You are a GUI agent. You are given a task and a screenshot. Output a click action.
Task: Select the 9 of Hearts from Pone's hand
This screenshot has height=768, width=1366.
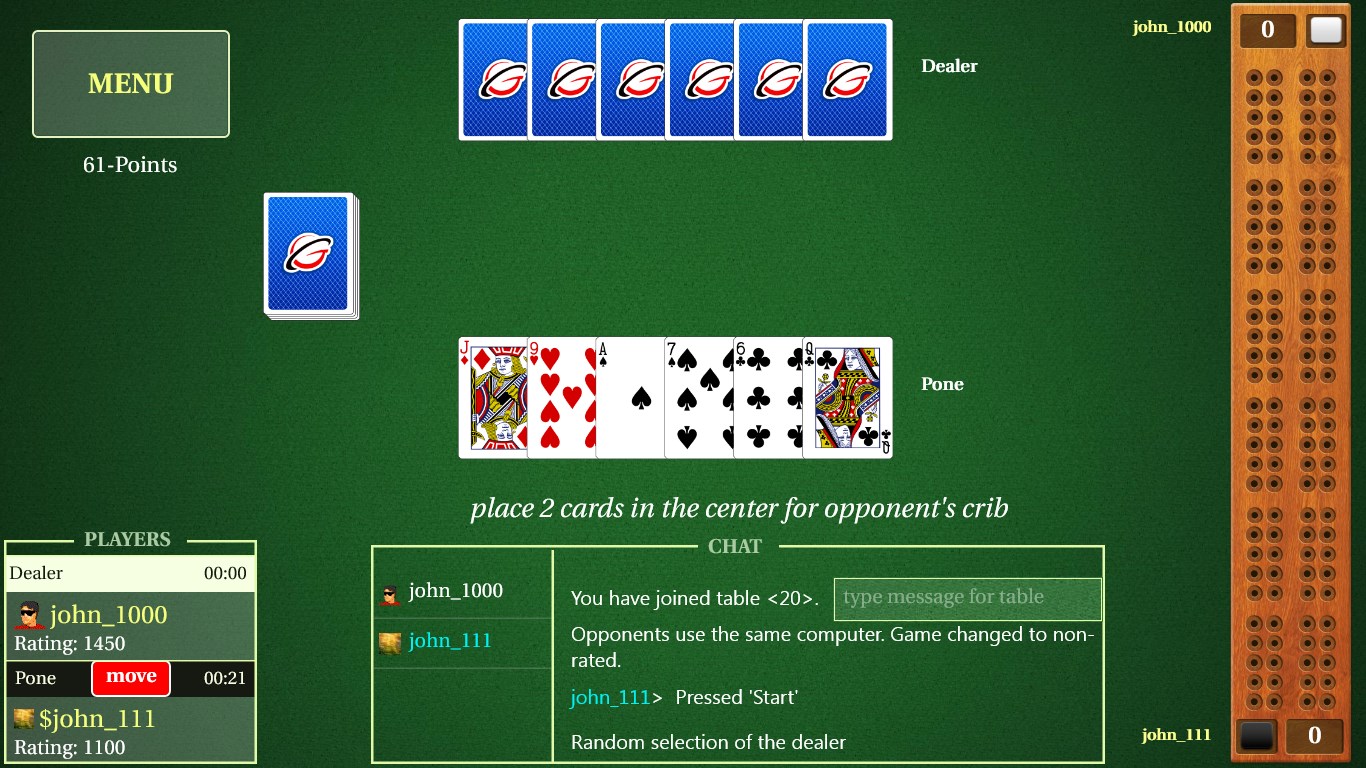pos(561,398)
